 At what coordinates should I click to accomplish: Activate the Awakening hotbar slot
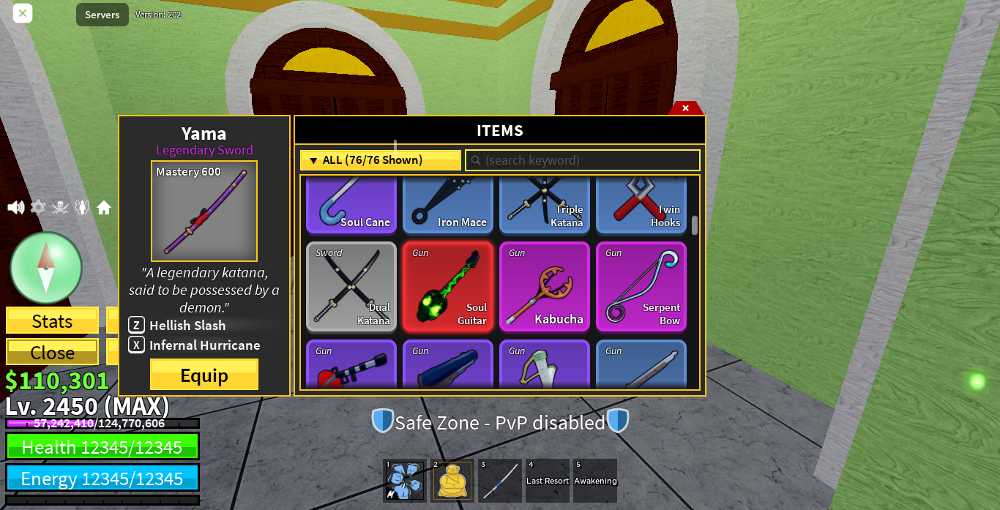[x=595, y=481]
